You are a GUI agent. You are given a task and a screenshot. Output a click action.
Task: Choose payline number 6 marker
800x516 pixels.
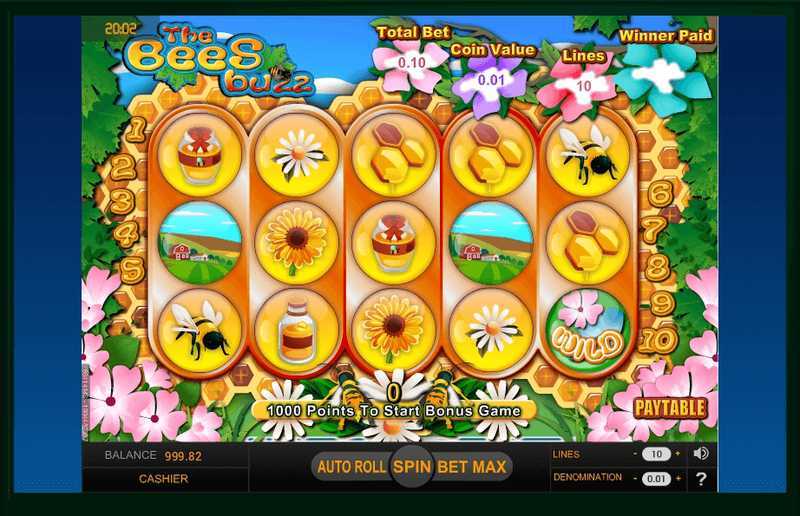pos(660,192)
